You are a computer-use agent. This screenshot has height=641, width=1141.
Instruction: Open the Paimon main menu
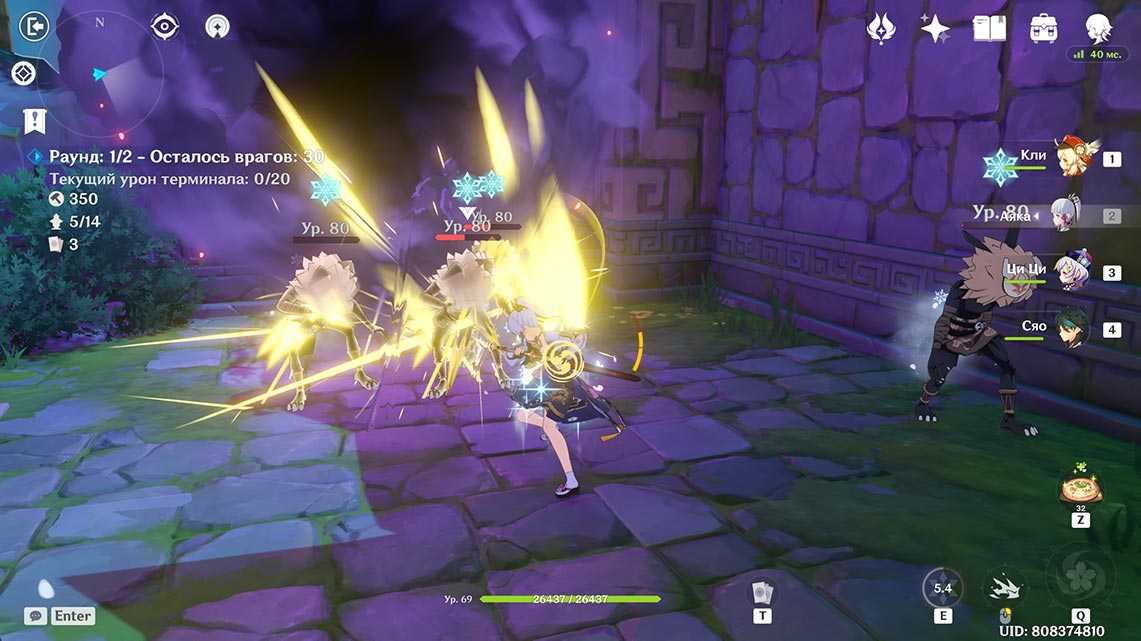click(x=1099, y=28)
